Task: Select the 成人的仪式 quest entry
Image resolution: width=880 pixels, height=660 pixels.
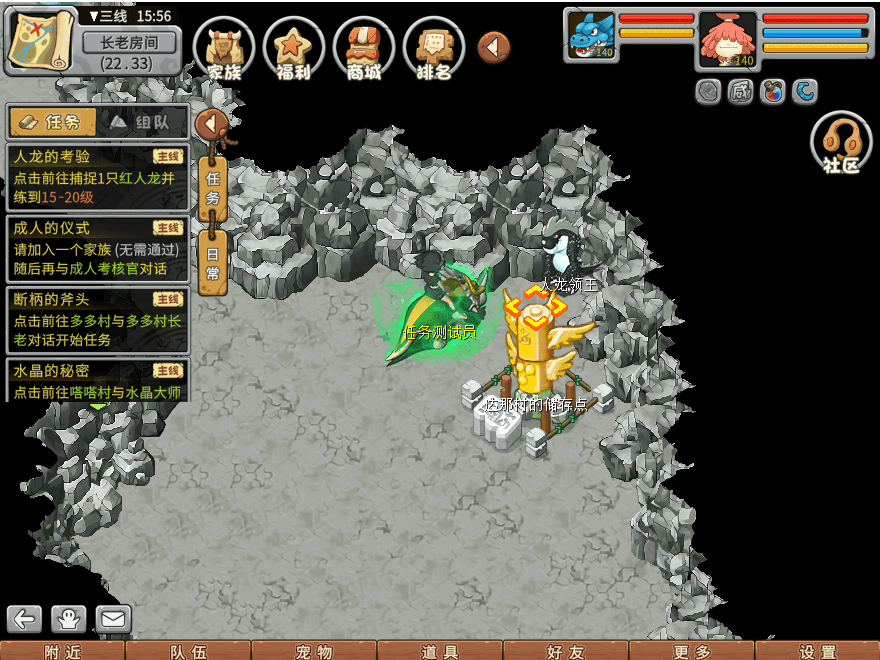Action: tap(97, 248)
